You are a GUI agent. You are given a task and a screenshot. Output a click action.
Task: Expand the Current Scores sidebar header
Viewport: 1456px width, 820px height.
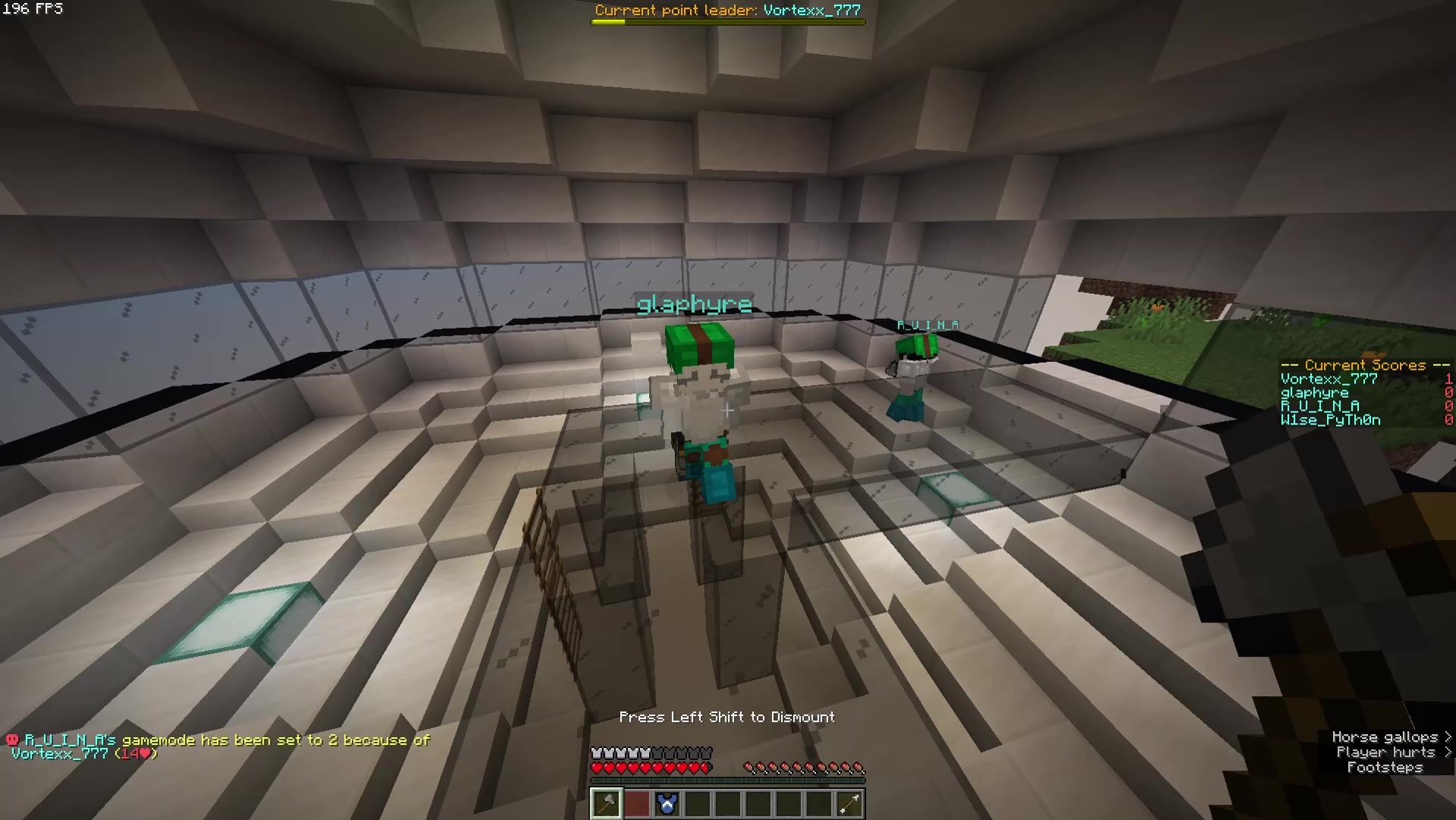(1365, 365)
